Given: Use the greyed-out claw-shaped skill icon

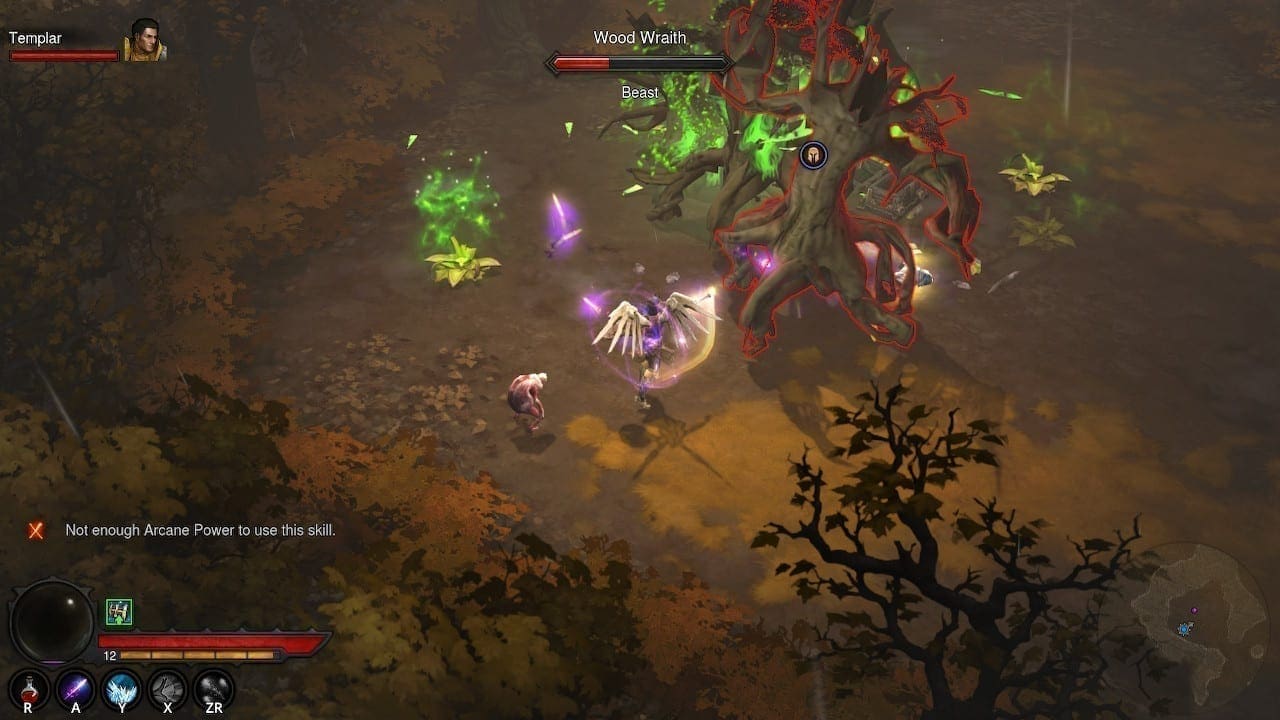Looking at the screenshot, I should pyautogui.click(x=168, y=689).
